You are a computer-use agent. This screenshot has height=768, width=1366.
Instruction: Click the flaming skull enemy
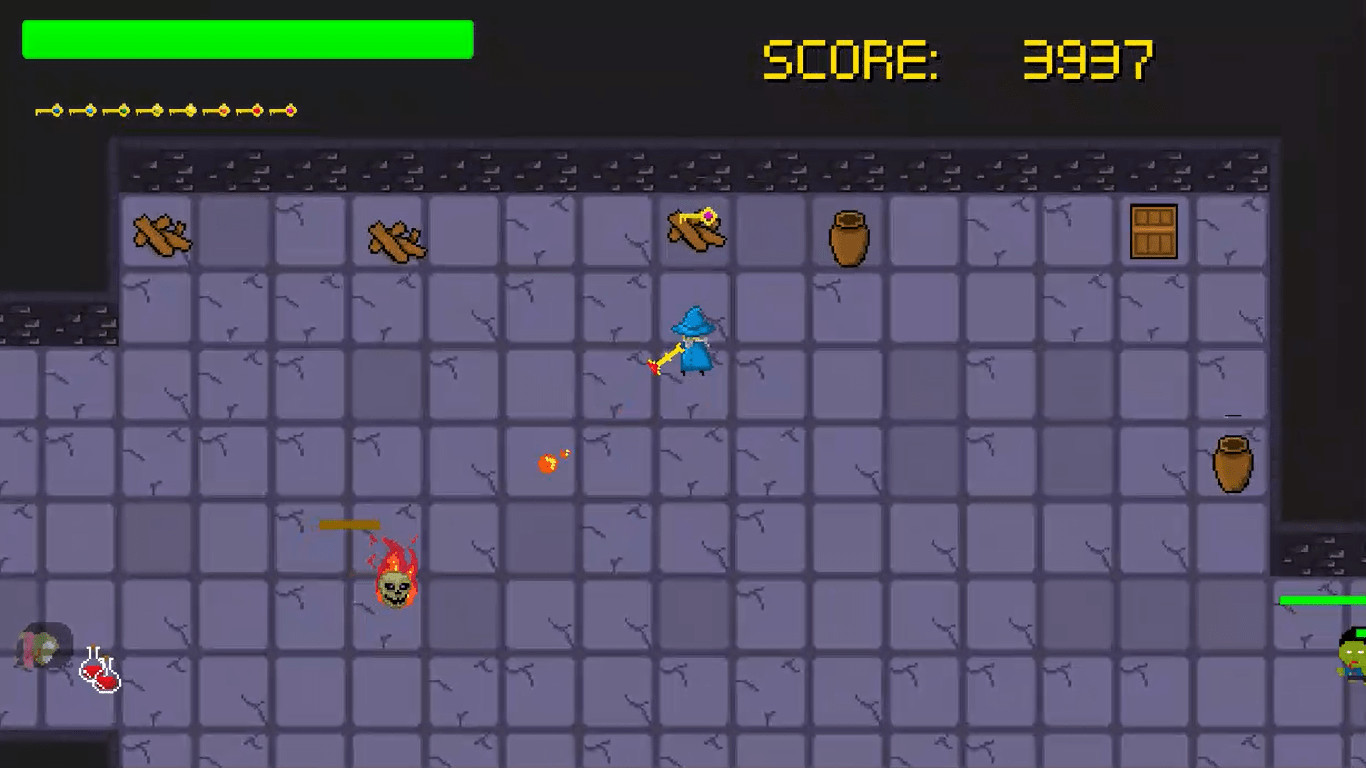(392, 580)
